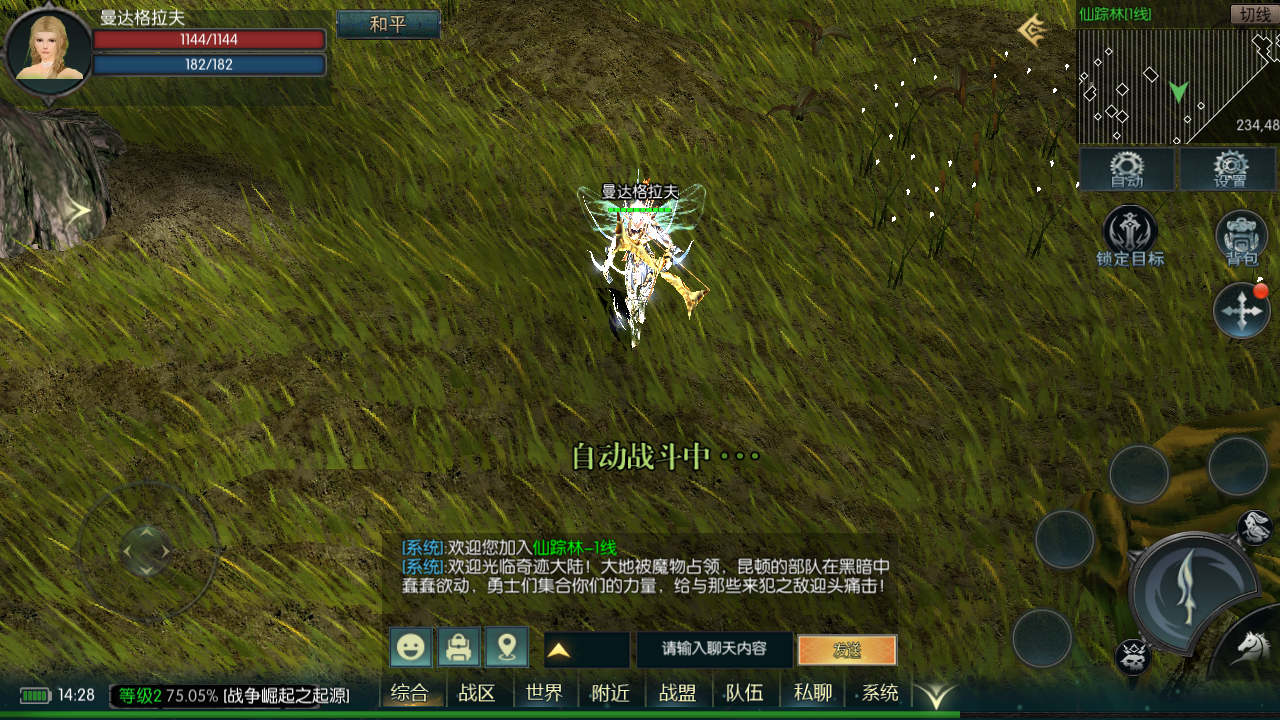Switch lines with the 切线 button

coord(1253,14)
